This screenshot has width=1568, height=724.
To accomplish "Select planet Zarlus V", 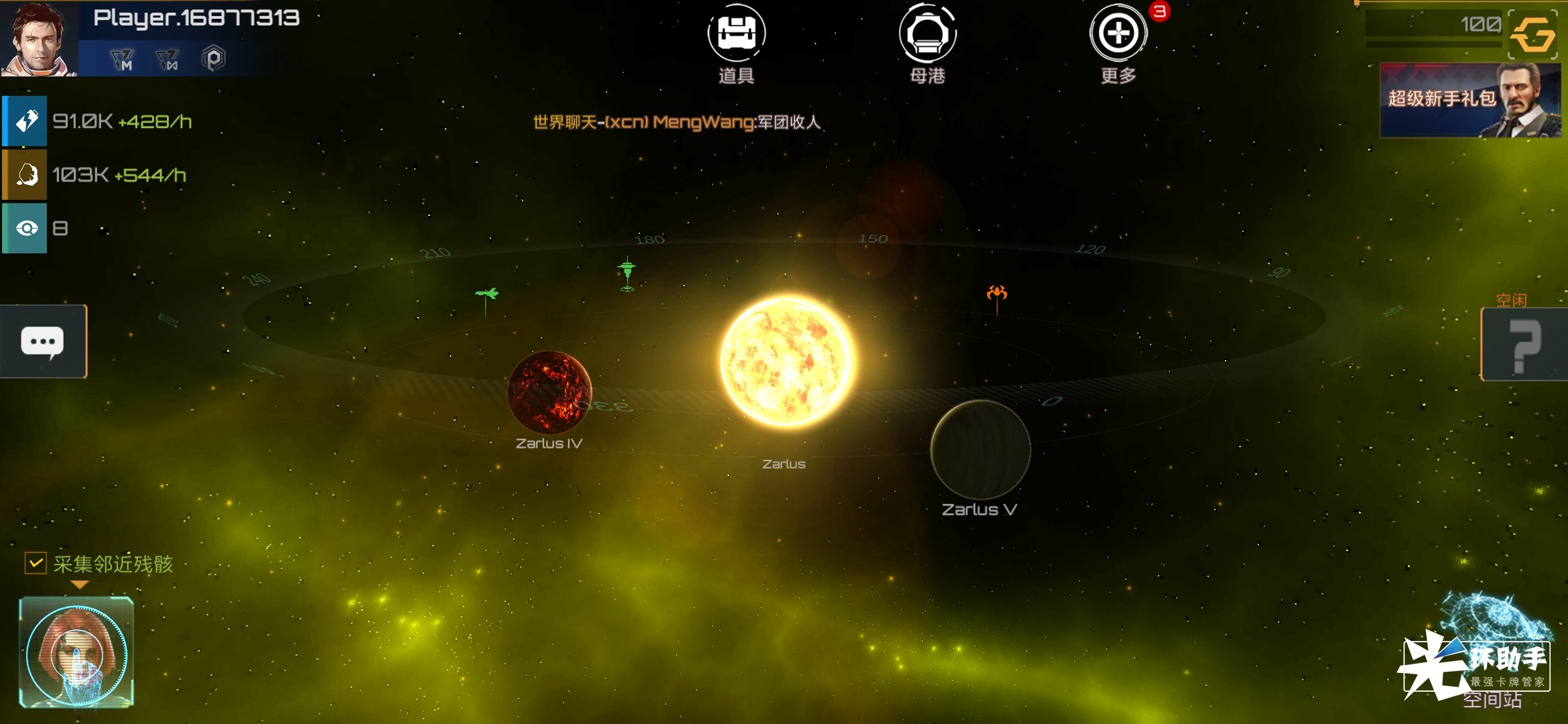I will 980,450.
